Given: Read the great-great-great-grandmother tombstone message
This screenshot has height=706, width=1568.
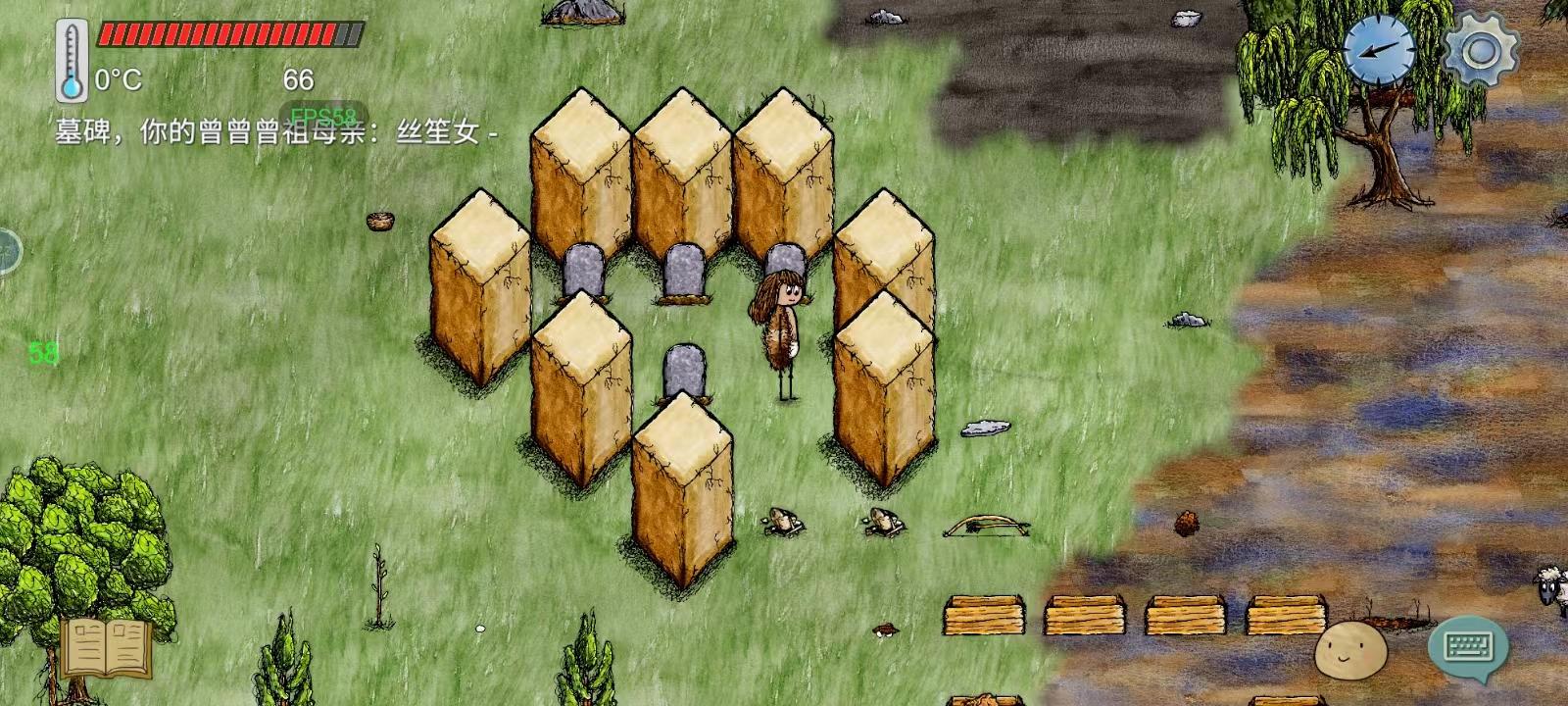Looking at the screenshot, I should (274, 132).
